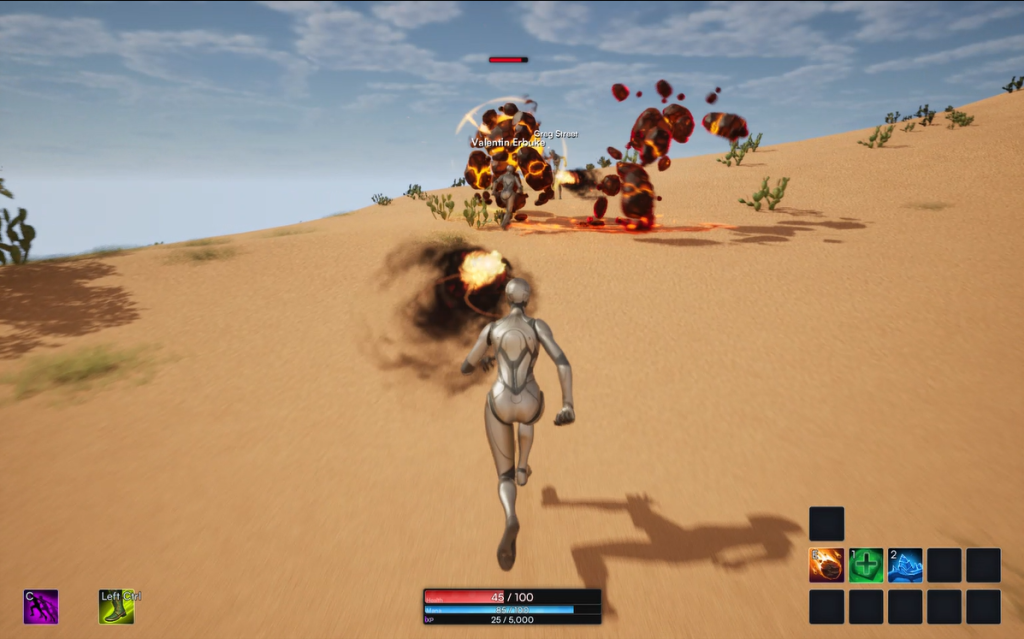Trigger the purple dash ability icon
The width and height of the screenshot is (1024, 639).
pos(41,606)
